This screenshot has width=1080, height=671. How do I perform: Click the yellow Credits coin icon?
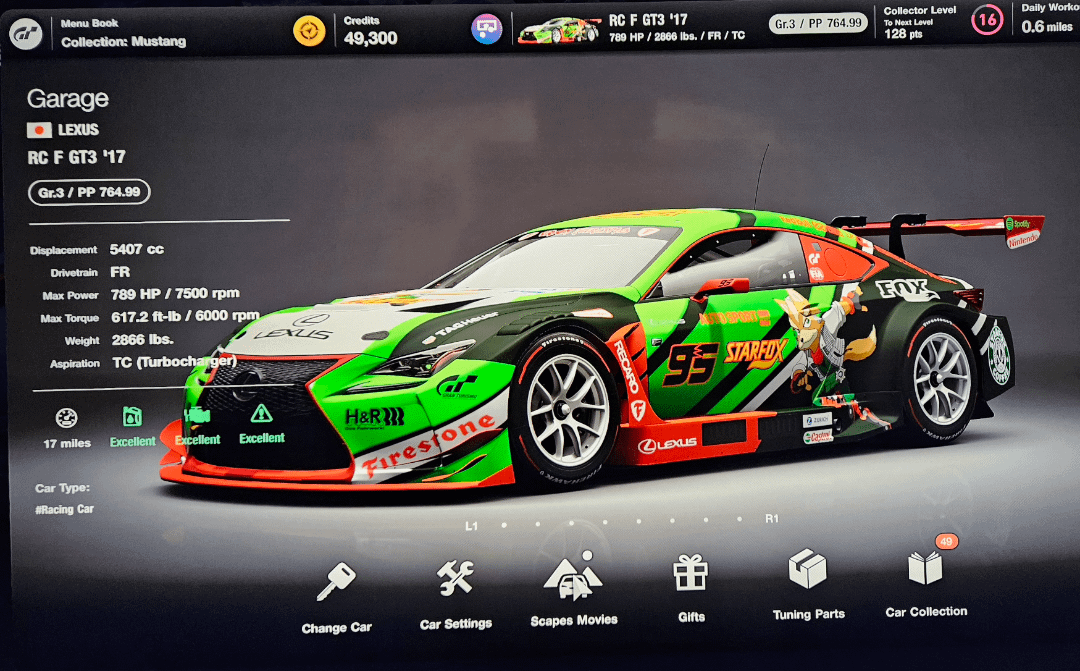pos(309,31)
